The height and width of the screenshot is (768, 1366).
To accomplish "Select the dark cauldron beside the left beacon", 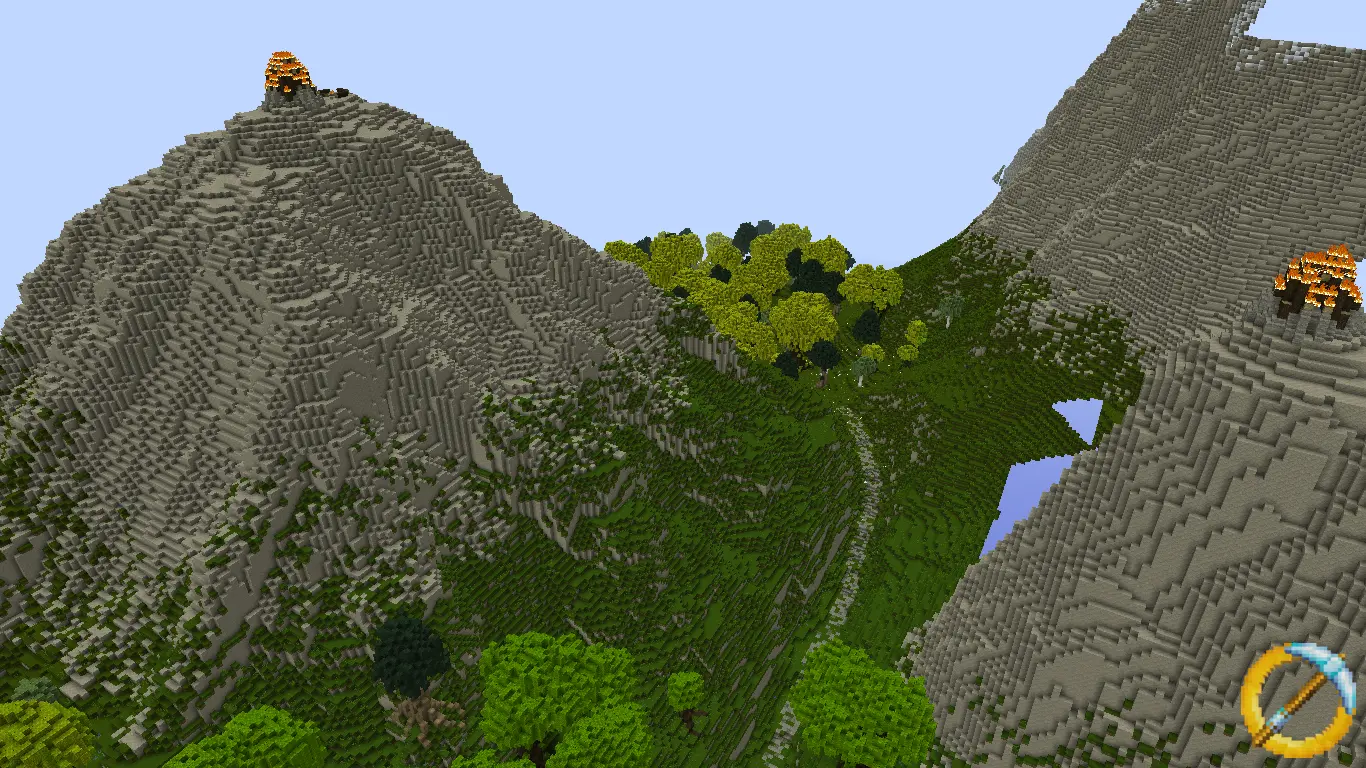I will point(340,90).
